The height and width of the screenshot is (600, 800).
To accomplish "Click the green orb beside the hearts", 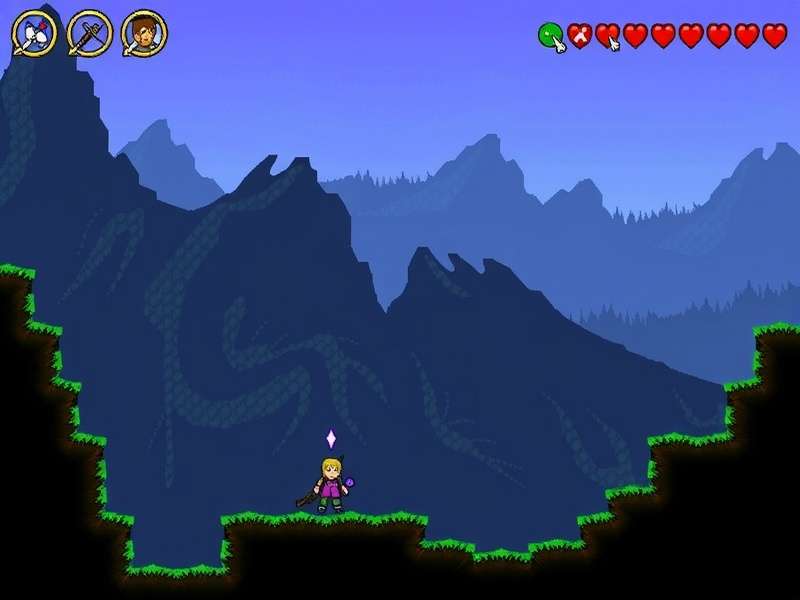I will pyautogui.click(x=550, y=36).
